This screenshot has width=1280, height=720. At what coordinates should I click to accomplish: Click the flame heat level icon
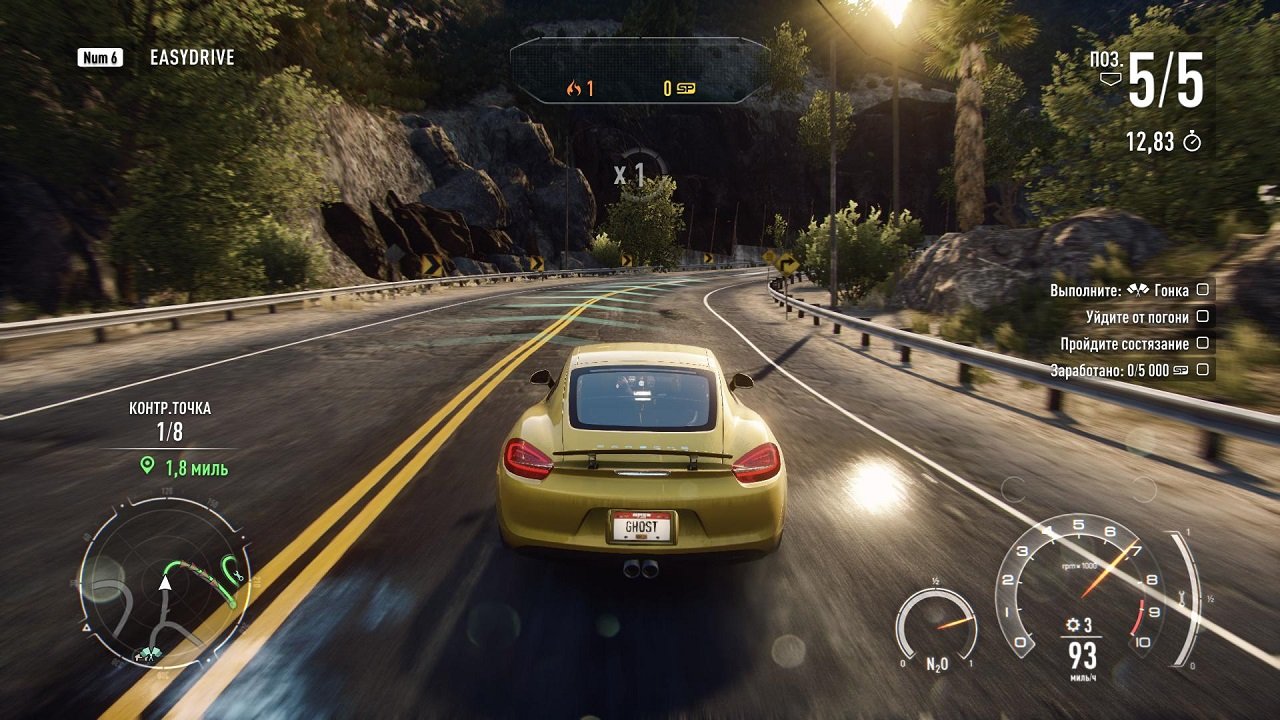pyautogui.click(x=575, y=88)
